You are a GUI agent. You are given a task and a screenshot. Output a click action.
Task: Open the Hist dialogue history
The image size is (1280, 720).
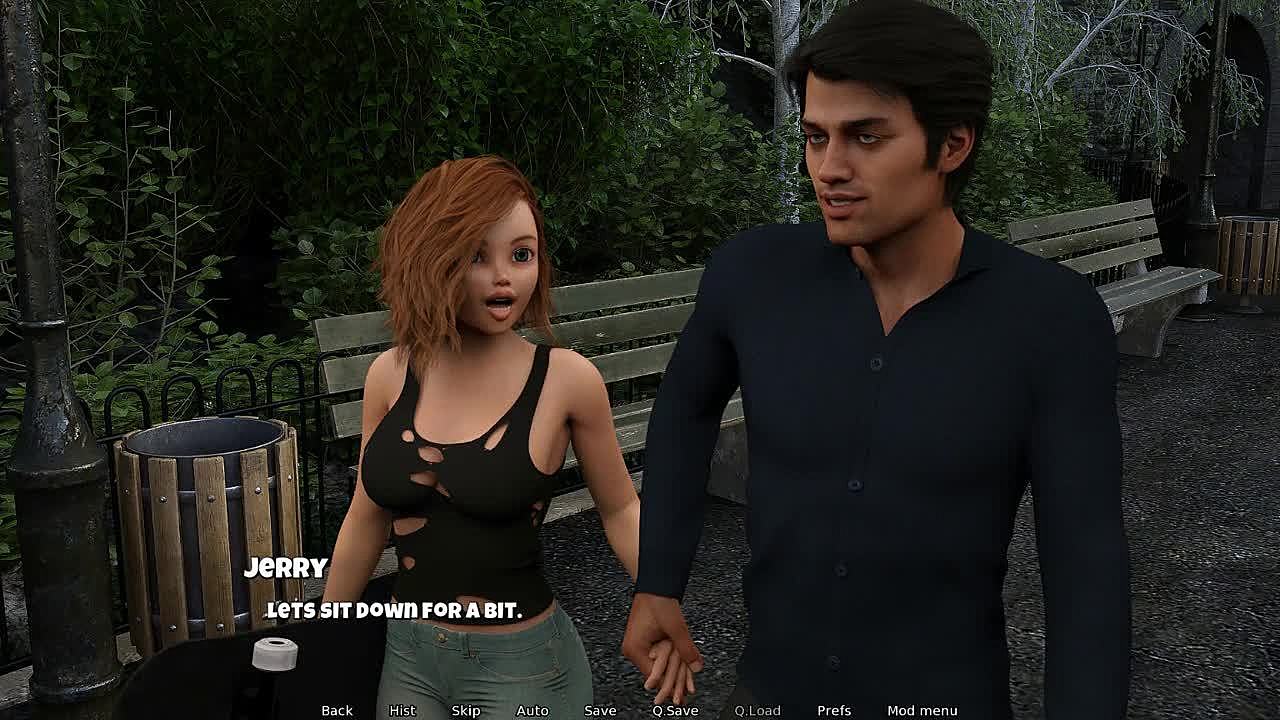coord(402,710)
